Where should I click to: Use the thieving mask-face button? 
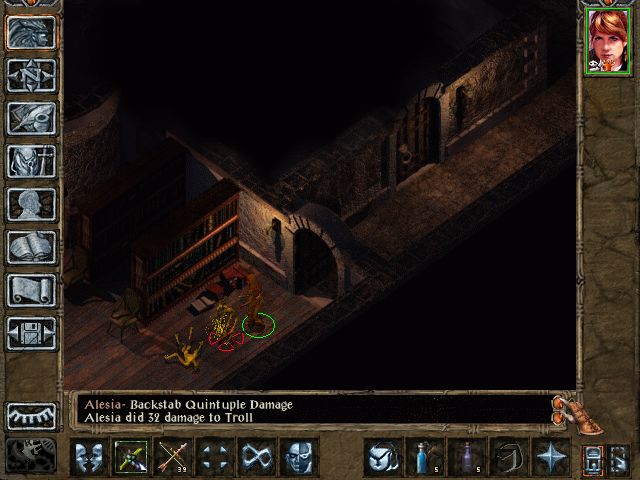point(298,457)
